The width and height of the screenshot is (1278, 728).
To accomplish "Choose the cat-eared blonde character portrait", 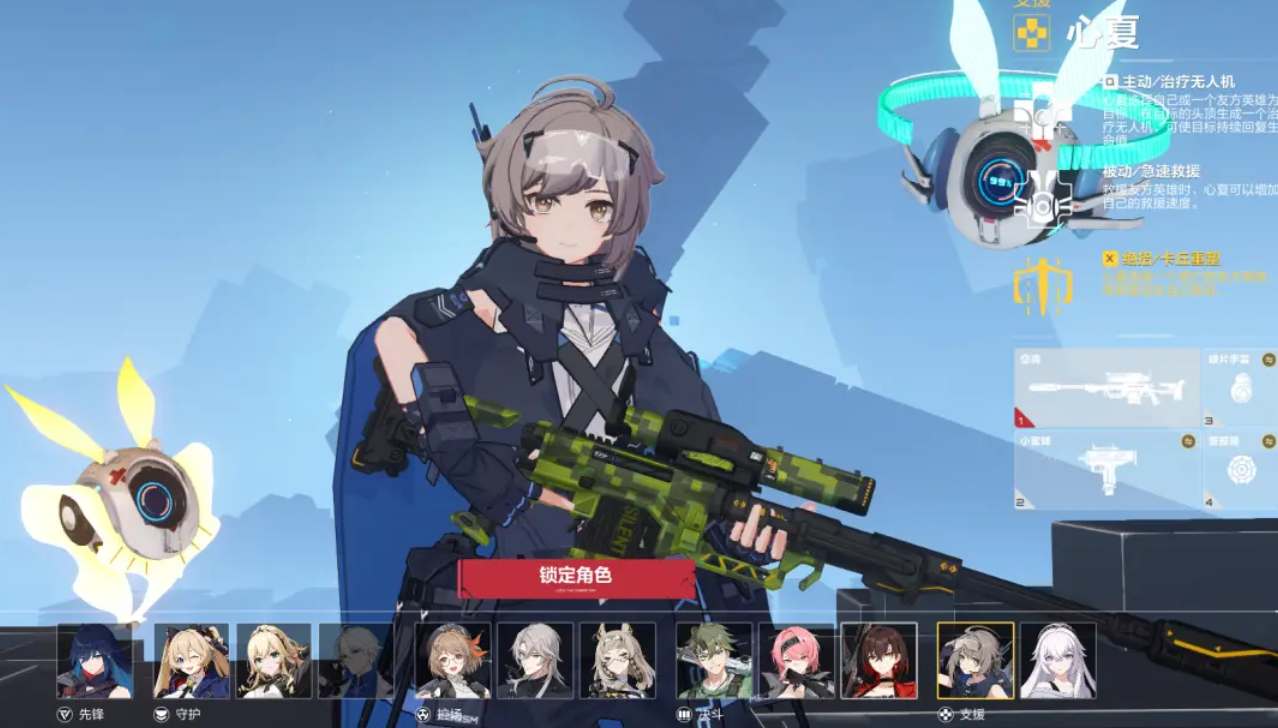I will point(617,660).
